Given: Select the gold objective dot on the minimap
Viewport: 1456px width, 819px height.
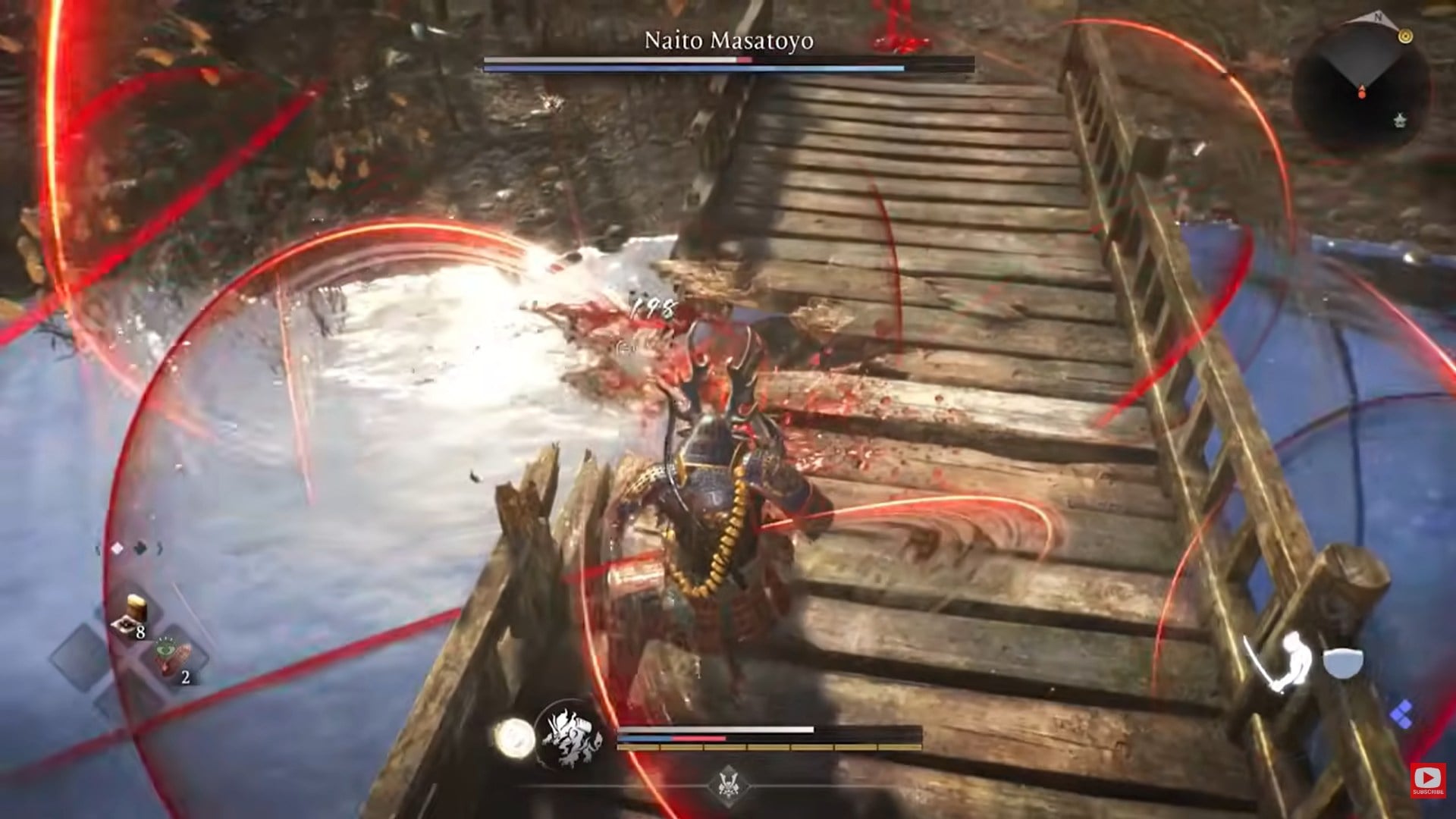Looking at the screenshot, I should 1405,36.
